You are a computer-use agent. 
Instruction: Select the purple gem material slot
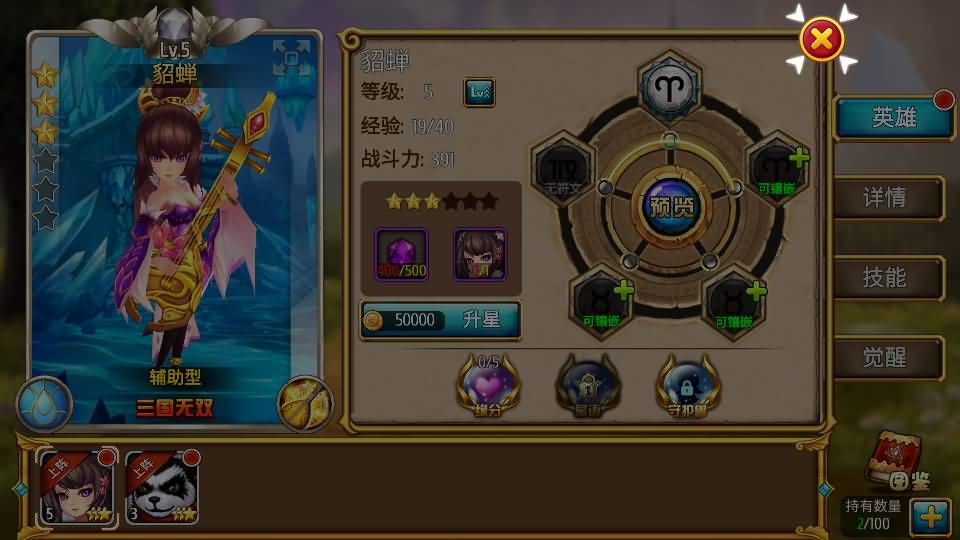tap(401, 254)
